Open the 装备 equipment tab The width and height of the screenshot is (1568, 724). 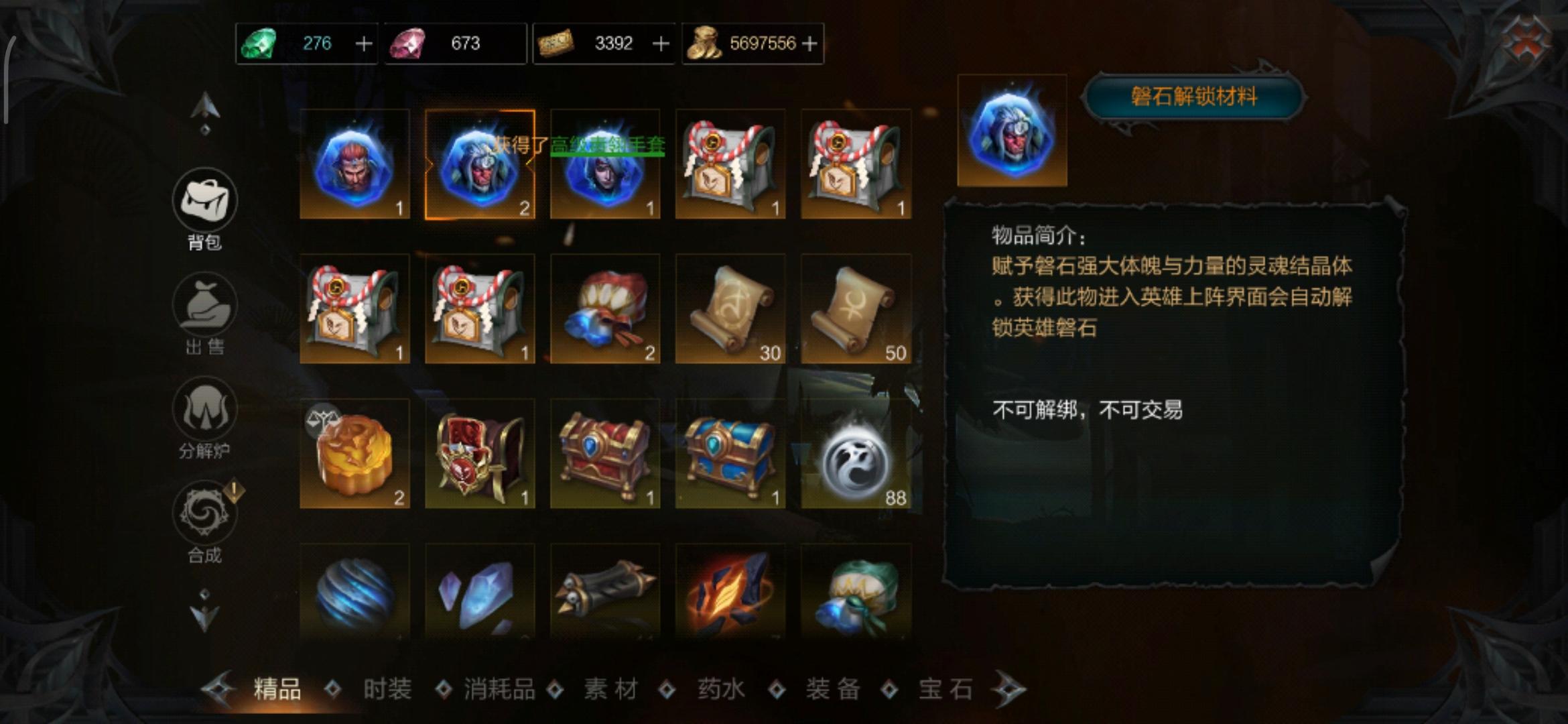point(833,687)
